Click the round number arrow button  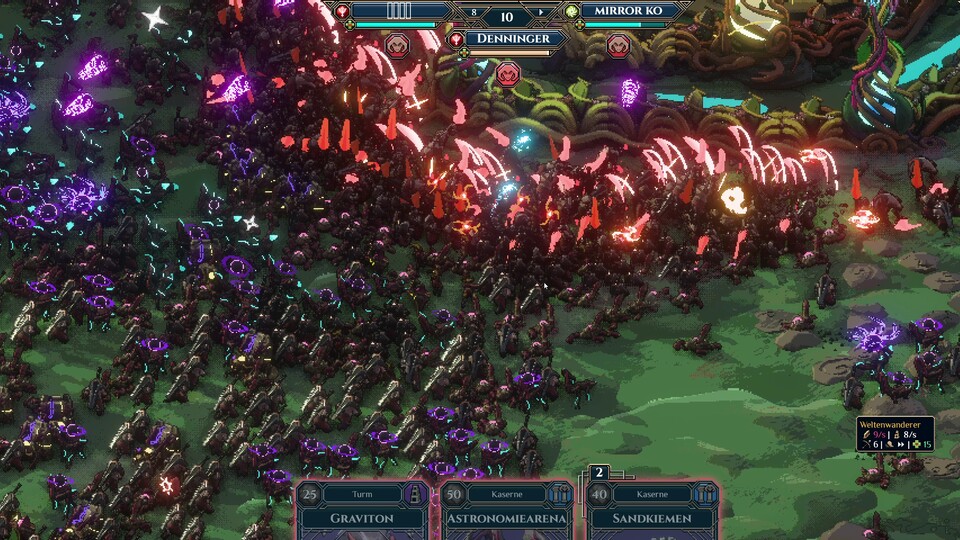(x=543, y=13)
